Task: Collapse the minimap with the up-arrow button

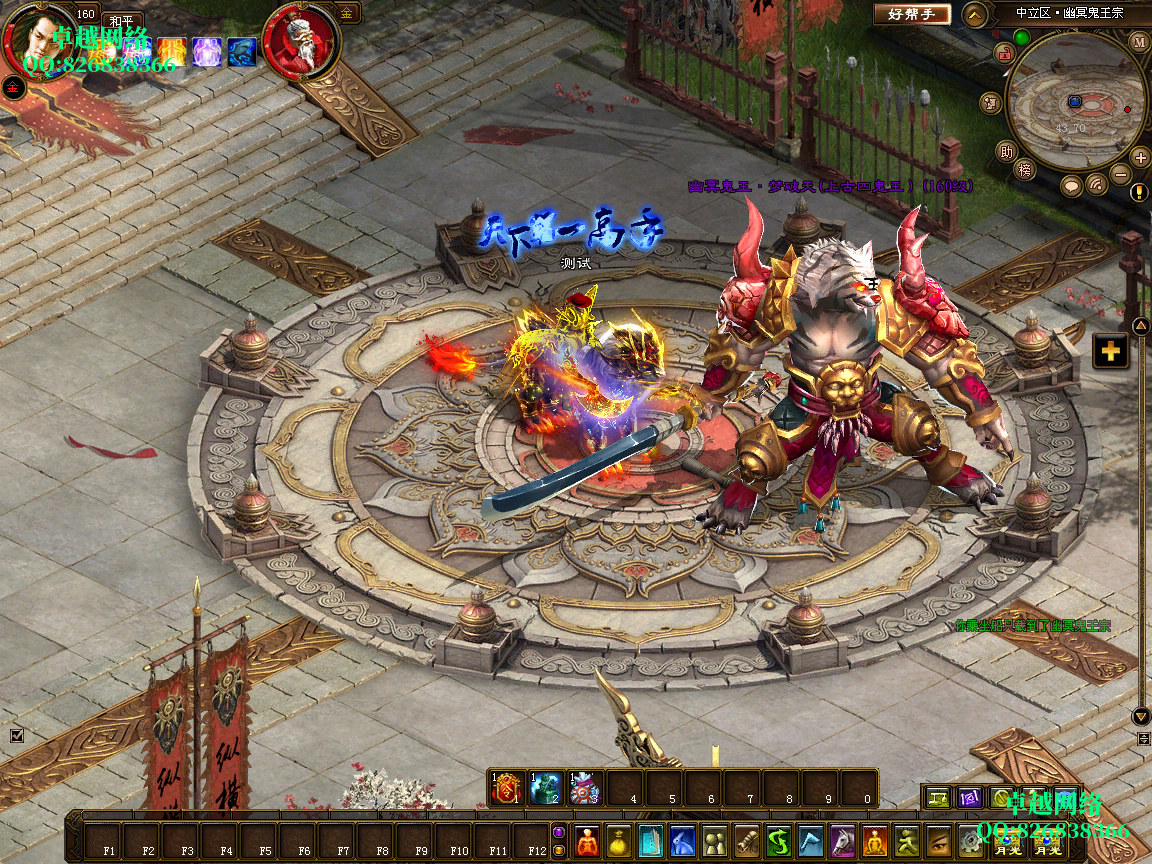Action: coord(975,14)
